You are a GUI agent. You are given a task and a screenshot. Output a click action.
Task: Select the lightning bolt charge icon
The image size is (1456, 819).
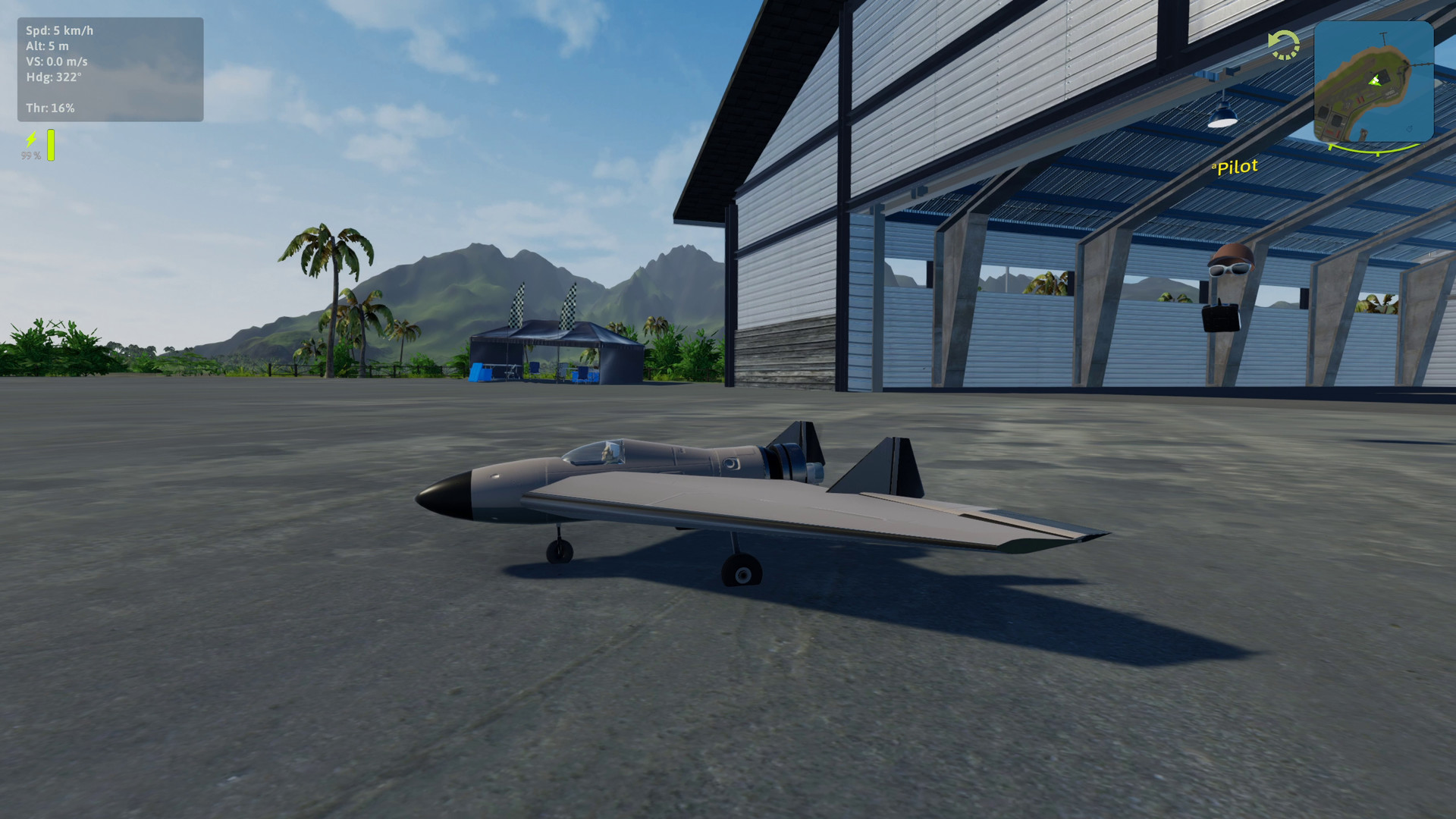click(x=30, y=138)
